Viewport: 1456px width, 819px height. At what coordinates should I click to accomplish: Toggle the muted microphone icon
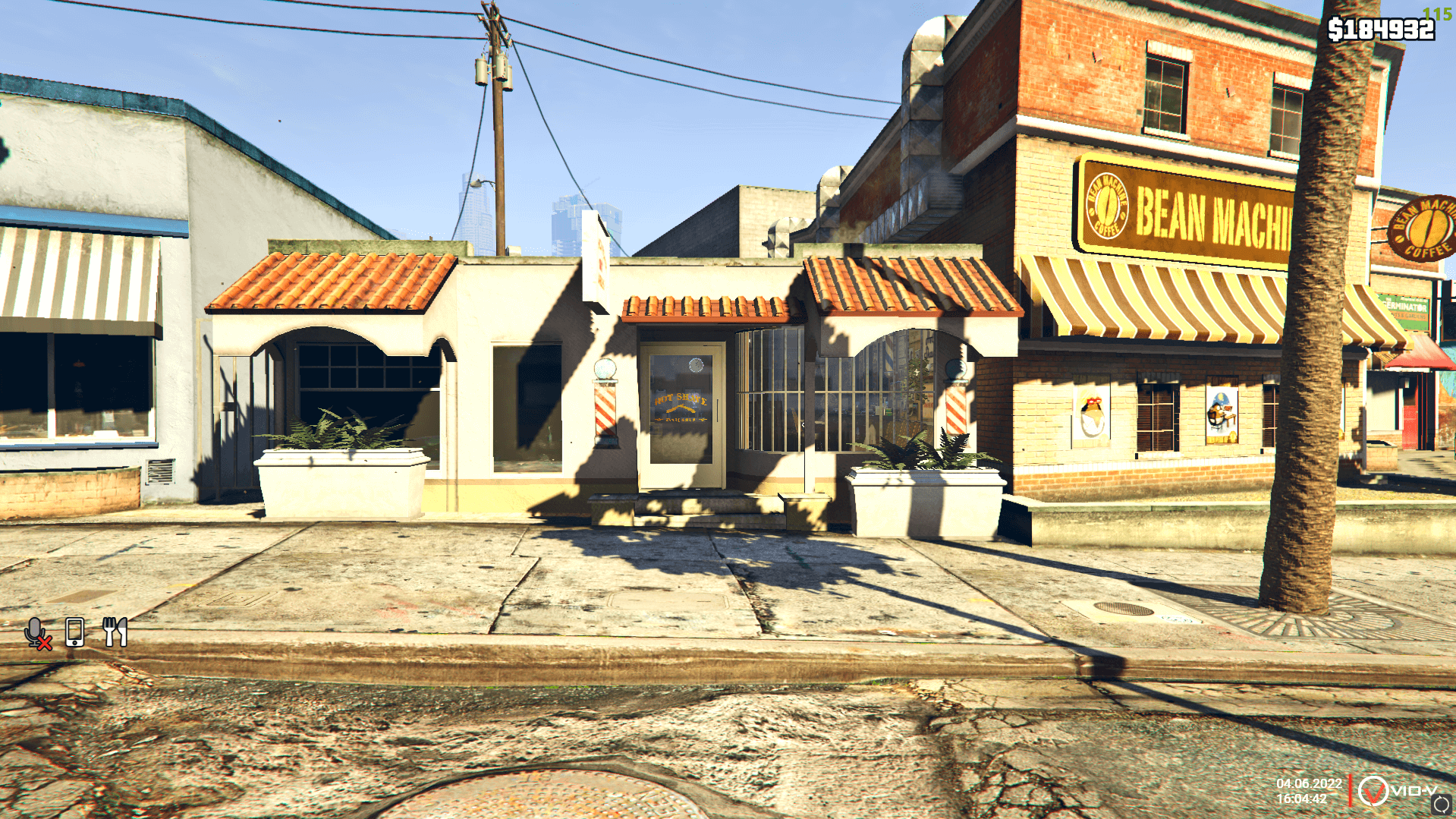37,632
